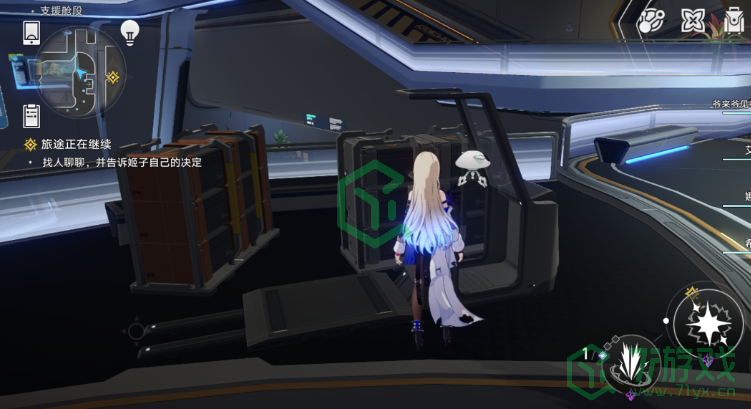Open the four-petal event icon
This screenshot has width=751, height=409.
click(692, 19)
